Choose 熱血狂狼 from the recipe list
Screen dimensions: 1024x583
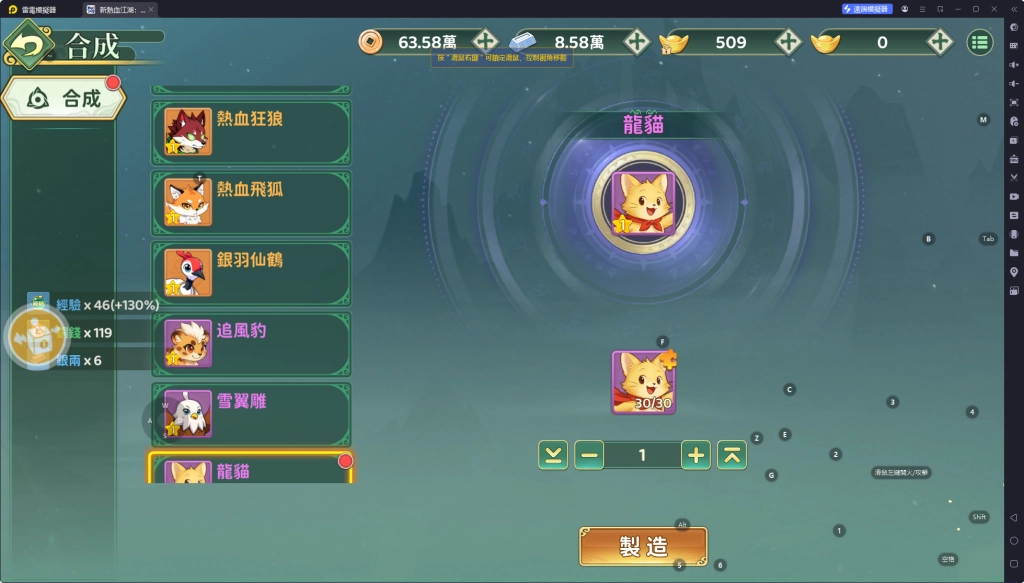tap(251, 132)
